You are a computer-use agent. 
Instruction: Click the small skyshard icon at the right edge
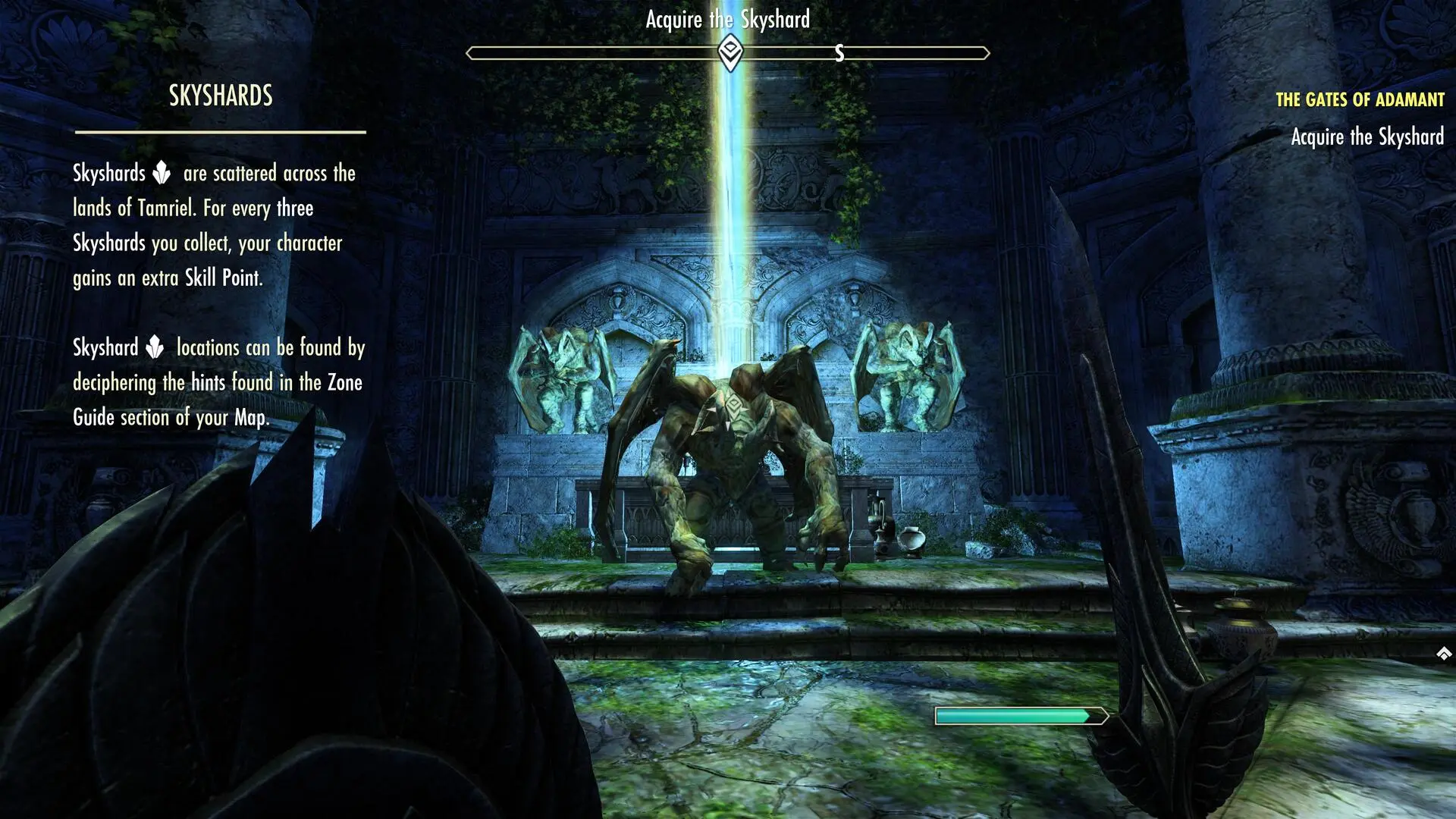coord(1443,651)
